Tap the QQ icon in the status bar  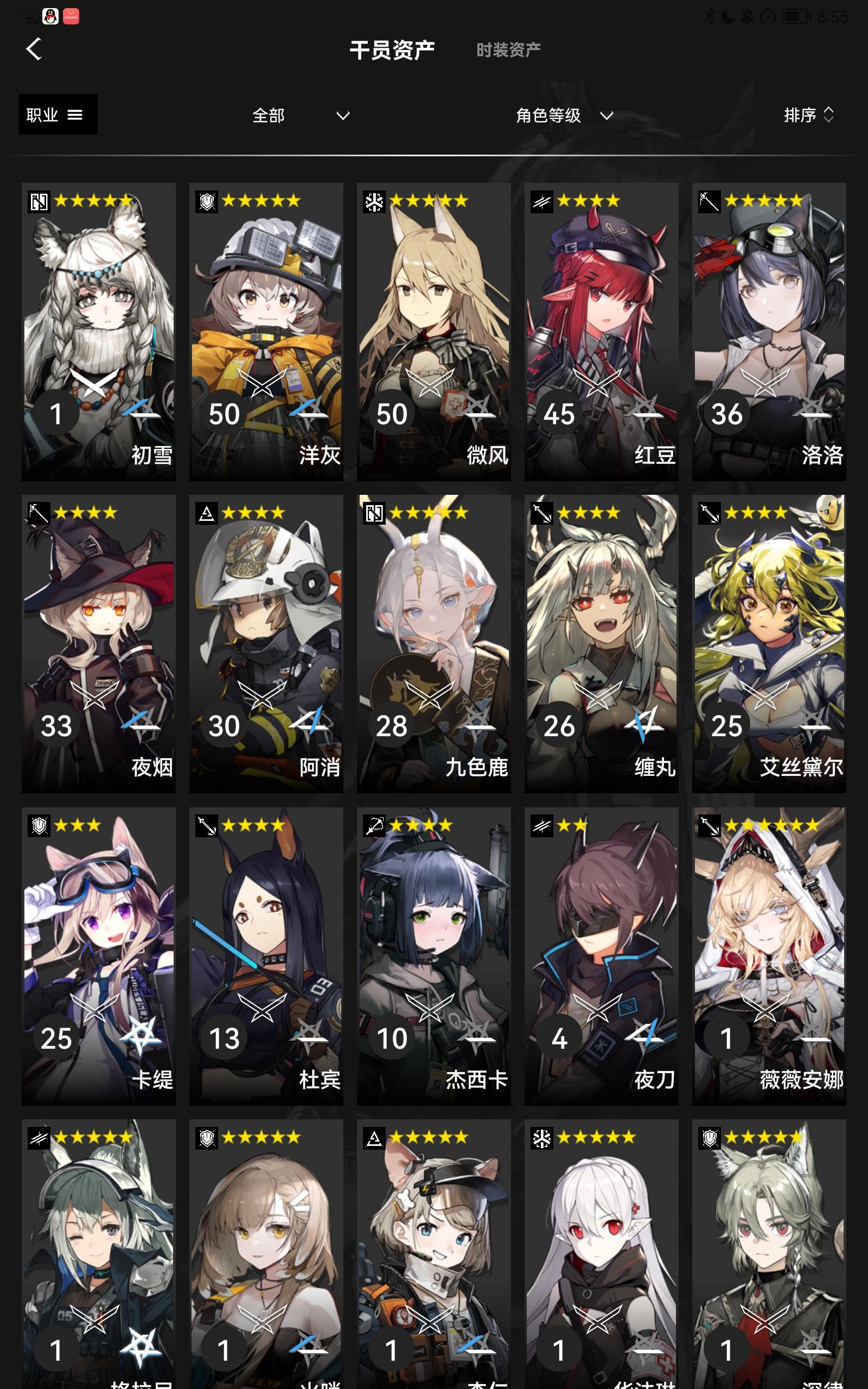(x=51, y=17)
